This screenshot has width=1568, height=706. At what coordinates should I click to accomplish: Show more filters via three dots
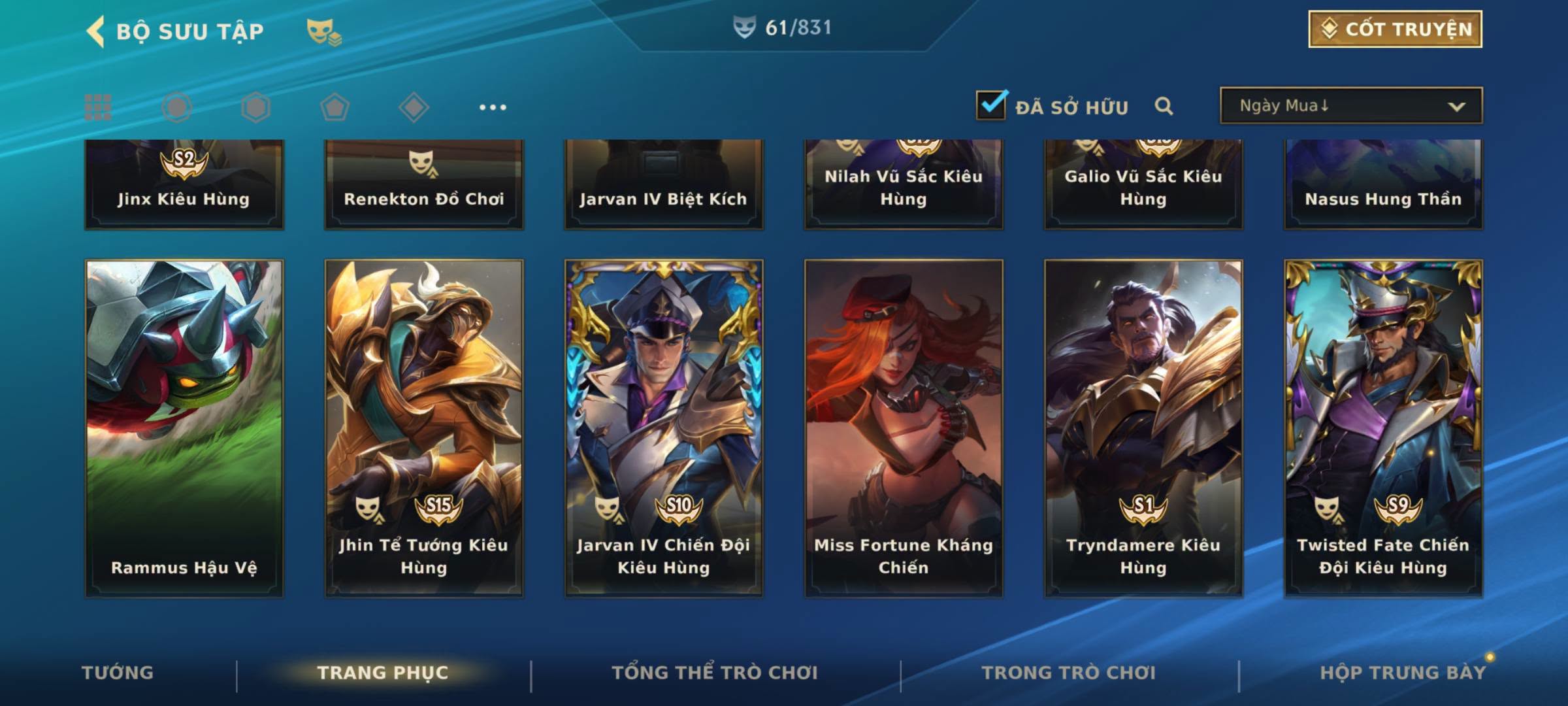pyautogui.click(x=493, y=107)
